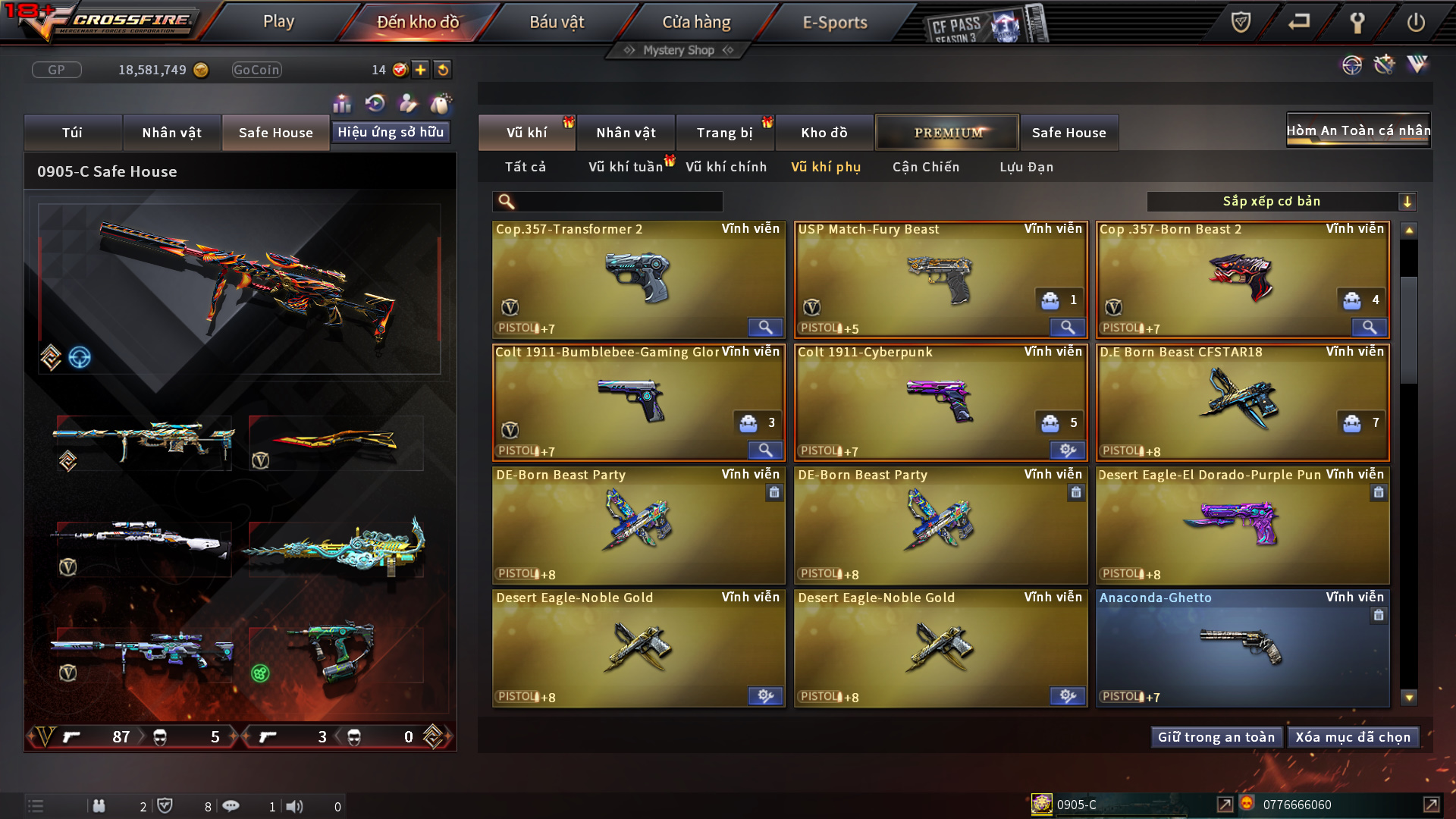Screen dimensions: 1456x819
Task: Switch to the Nhân vật storage tab
Action: [x=626, y=133]
